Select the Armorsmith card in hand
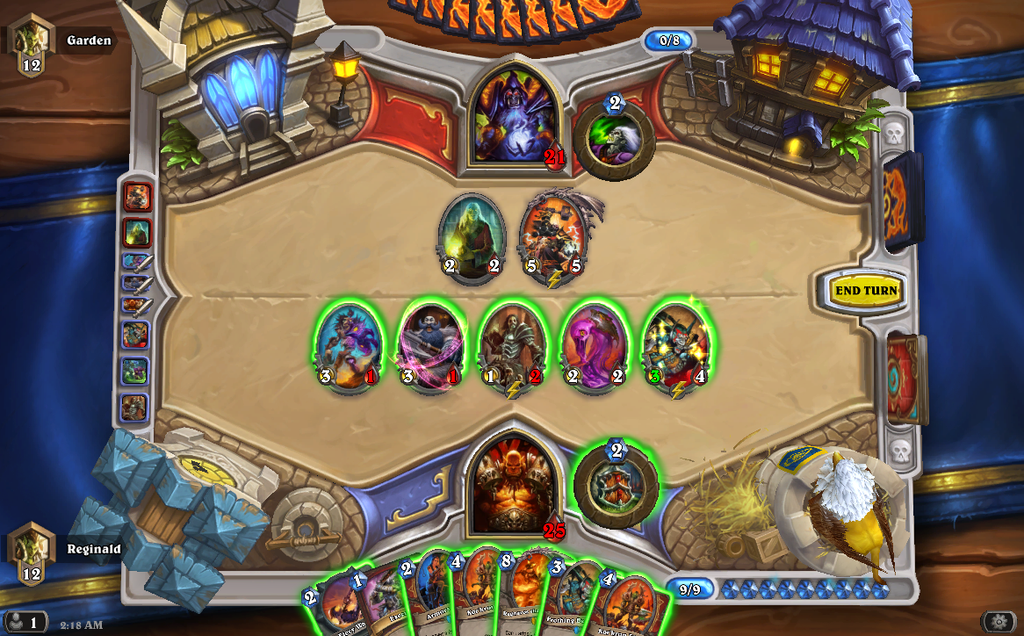 [432, 592]
